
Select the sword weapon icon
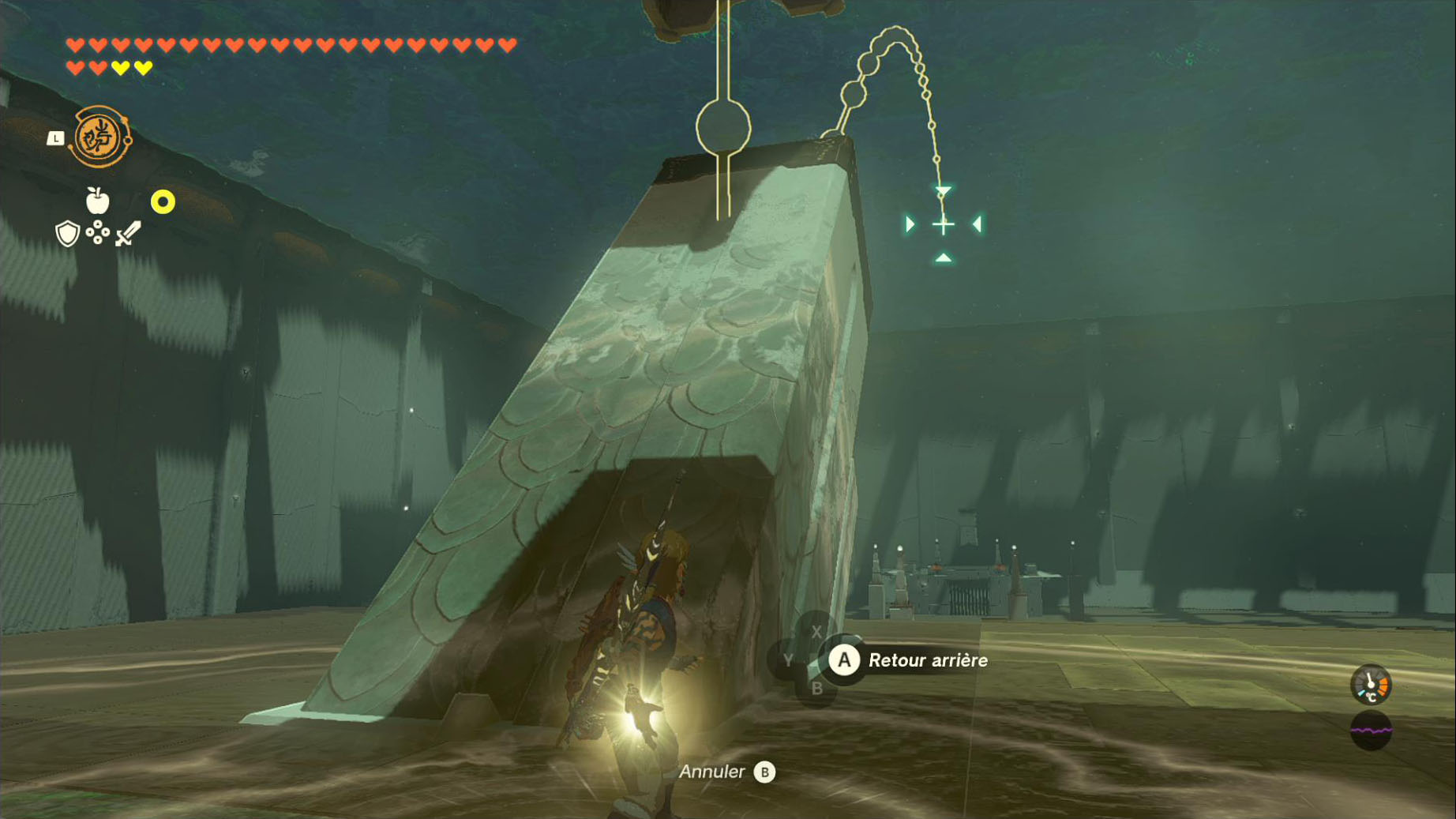pos(128,234)
